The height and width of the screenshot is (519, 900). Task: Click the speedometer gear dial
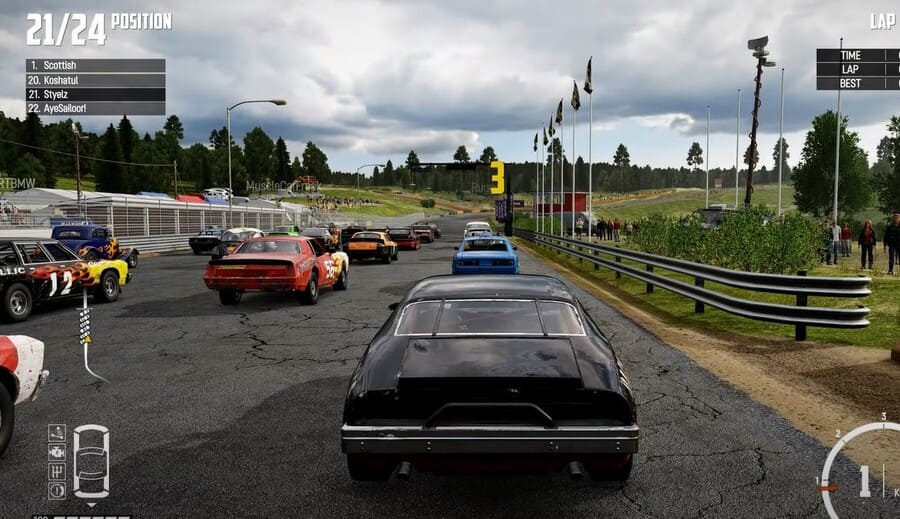click(x=864, y=480)
